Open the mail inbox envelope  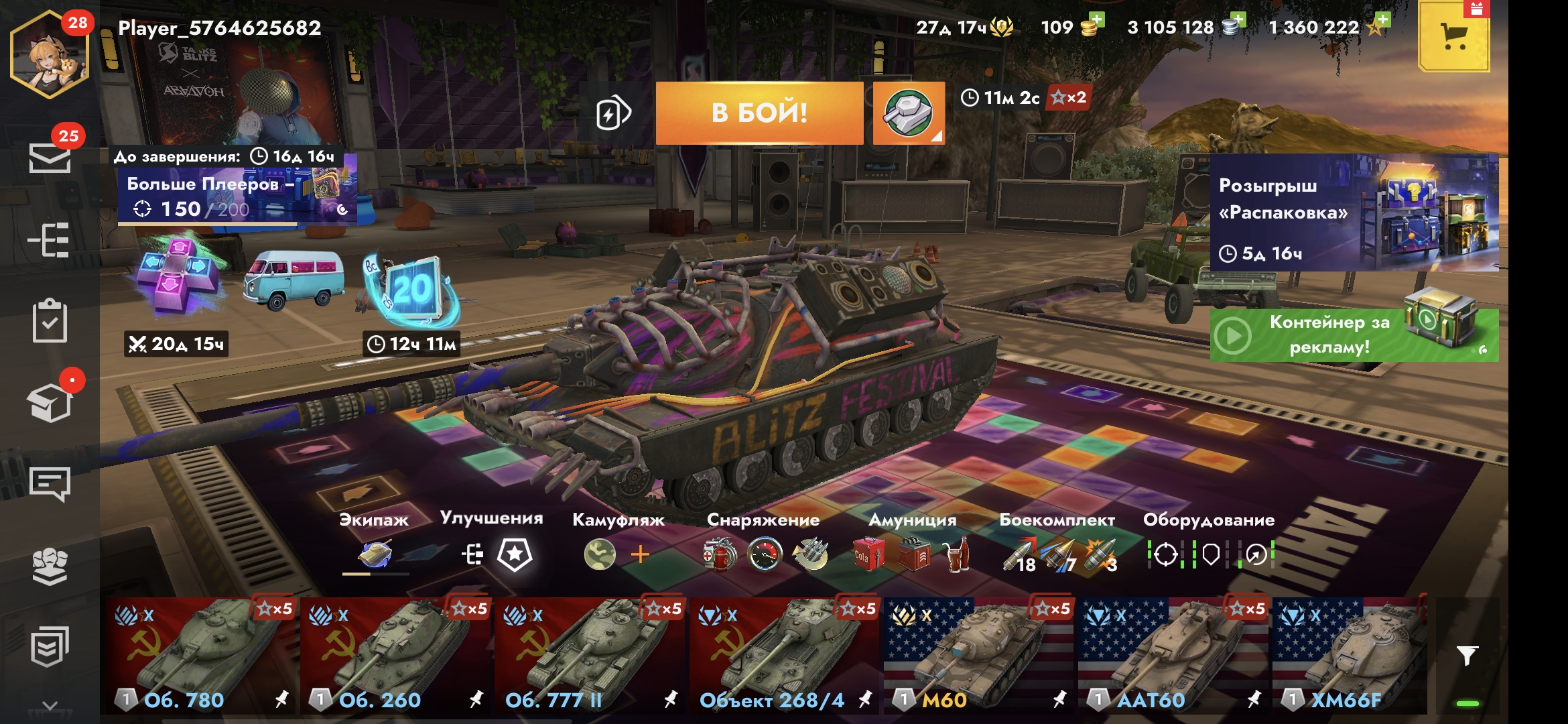pos(50,158)
